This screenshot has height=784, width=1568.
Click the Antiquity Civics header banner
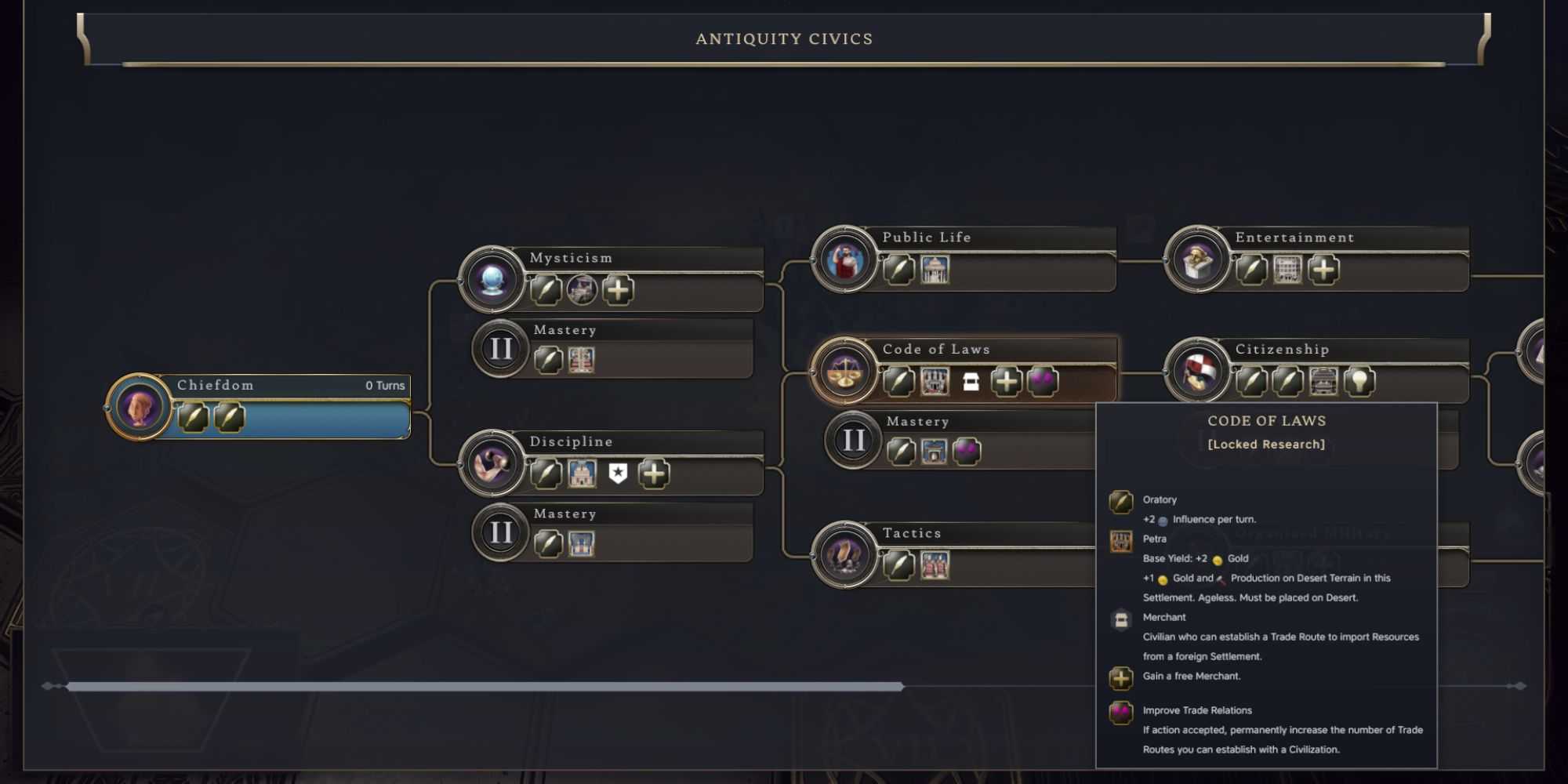pos(784,38)
